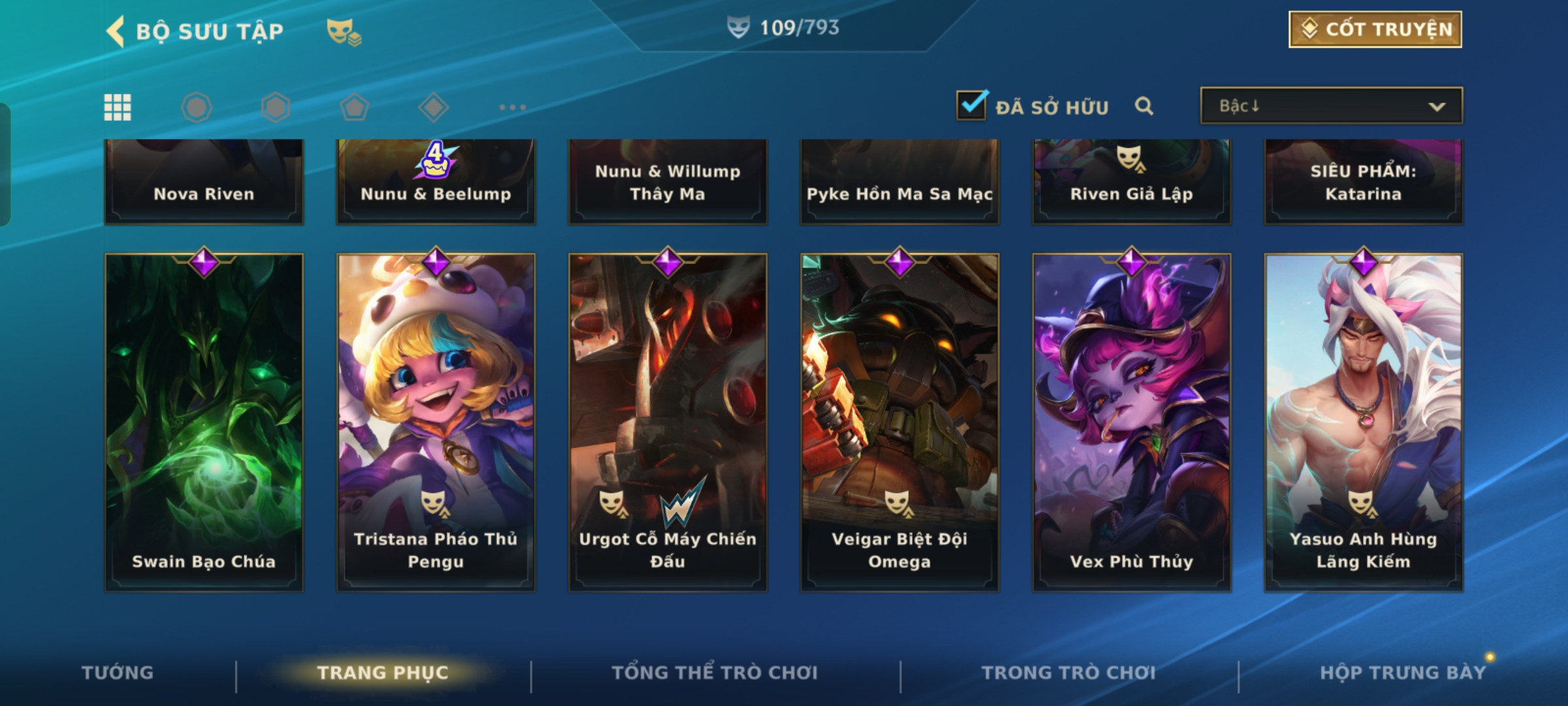Toggle the Đã Sở Hữu checkbox
This screenshot has height=706, width=1568.
tap(971, 106)
